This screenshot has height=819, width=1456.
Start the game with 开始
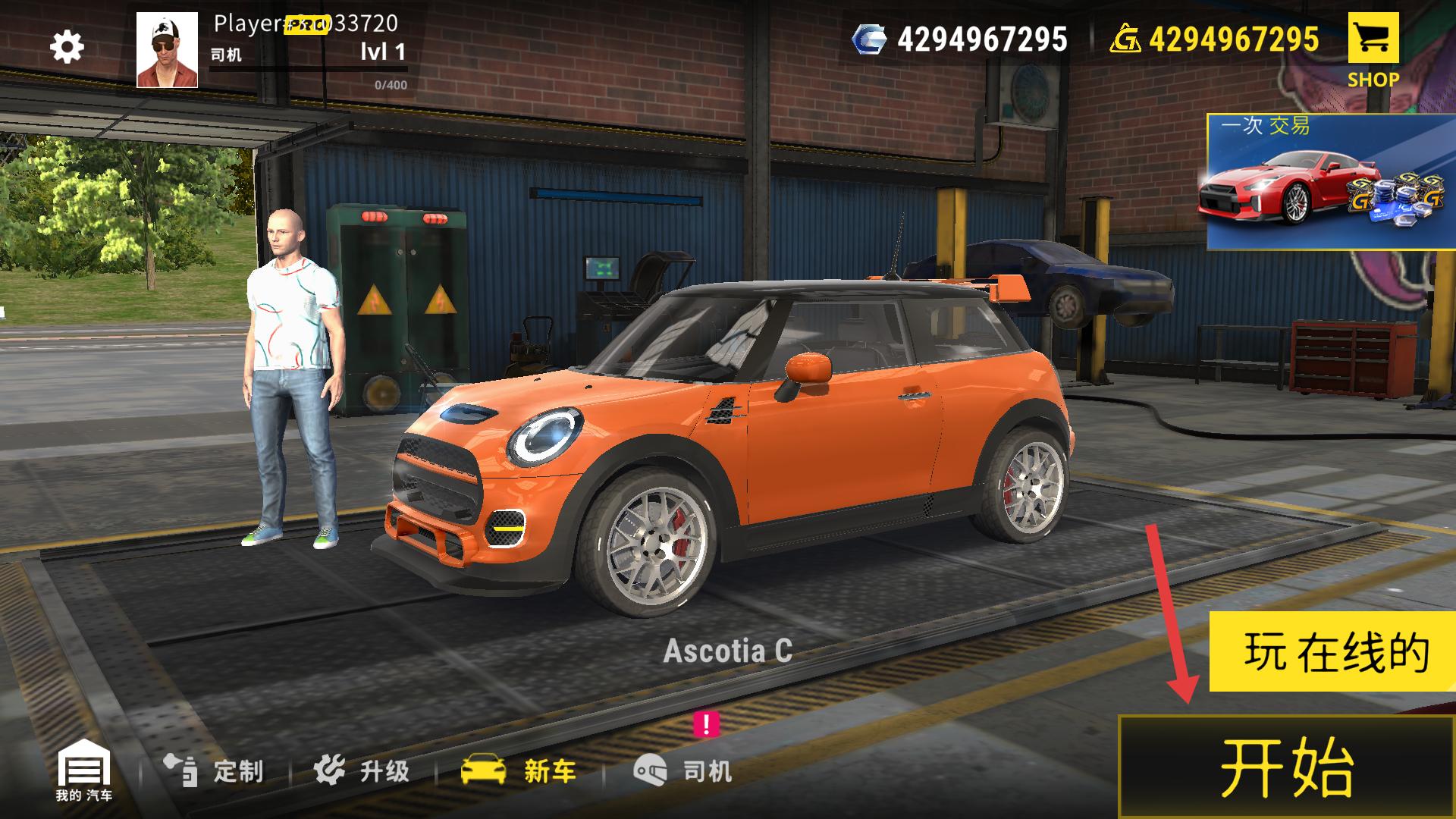(1286, 766)
